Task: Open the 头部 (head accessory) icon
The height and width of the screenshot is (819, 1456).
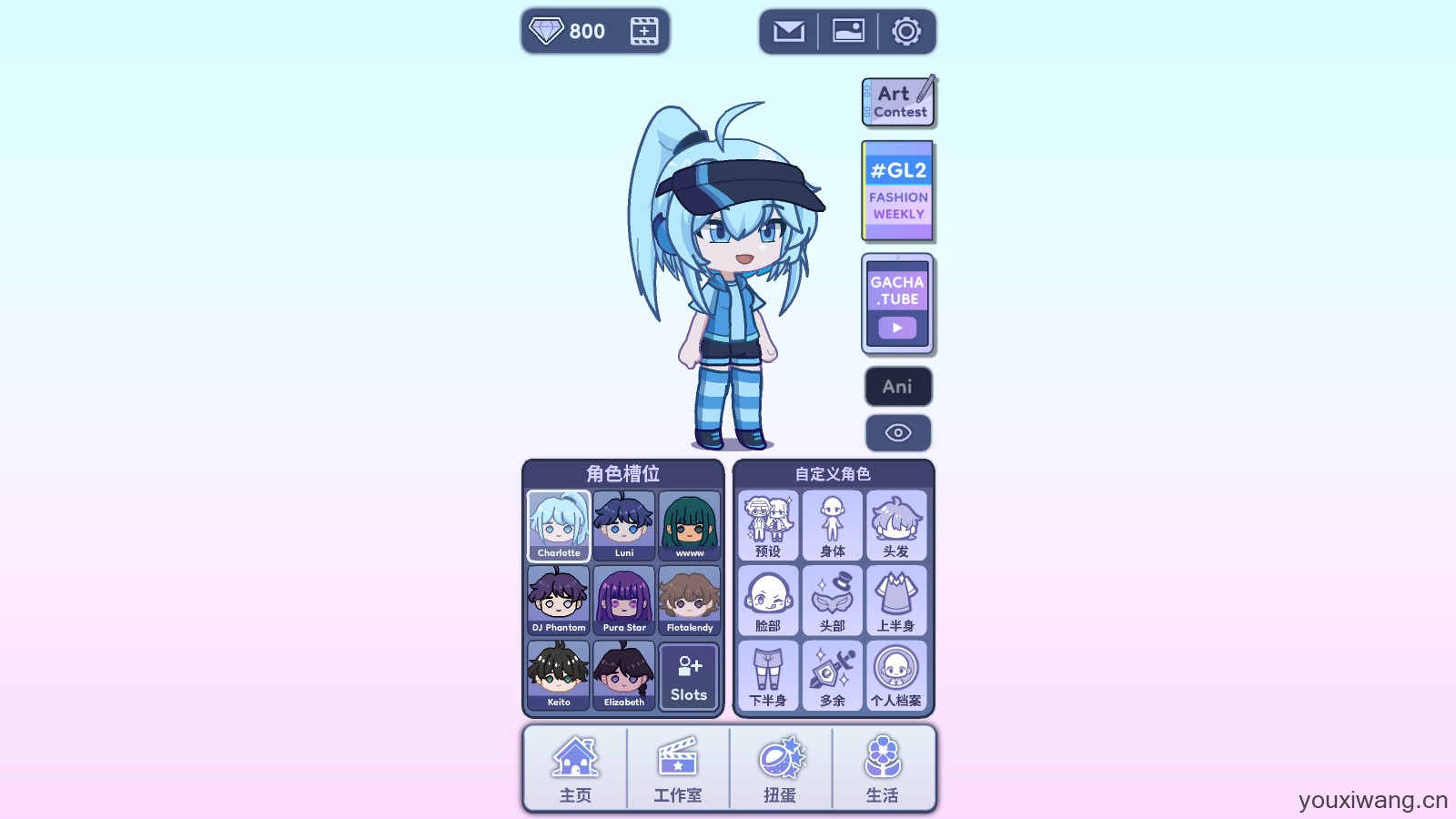Action: (834, 601)
